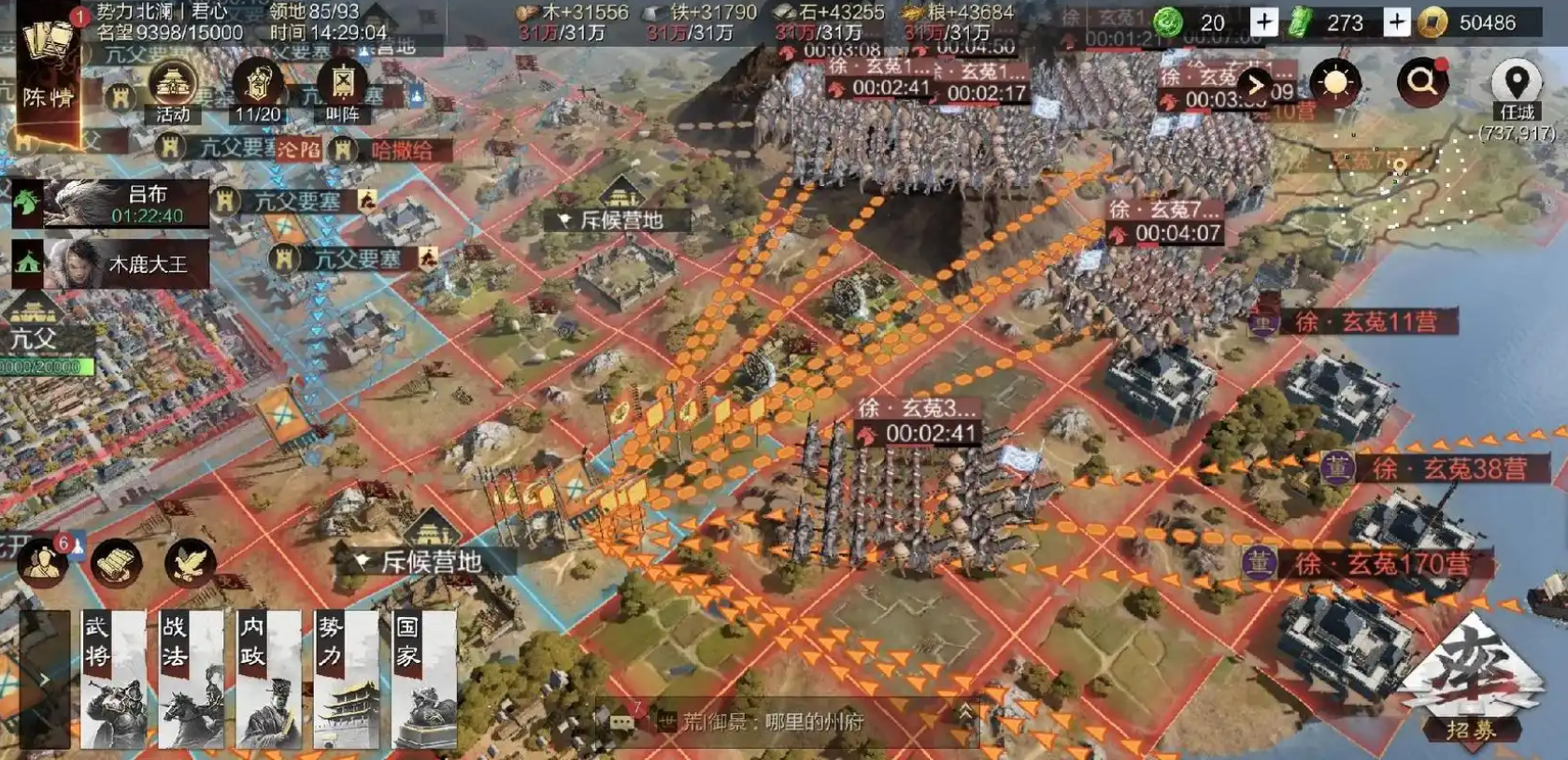Choose the 内政 internal affairs card
The width and height of the screenshot is (1568, 760).
269,680
